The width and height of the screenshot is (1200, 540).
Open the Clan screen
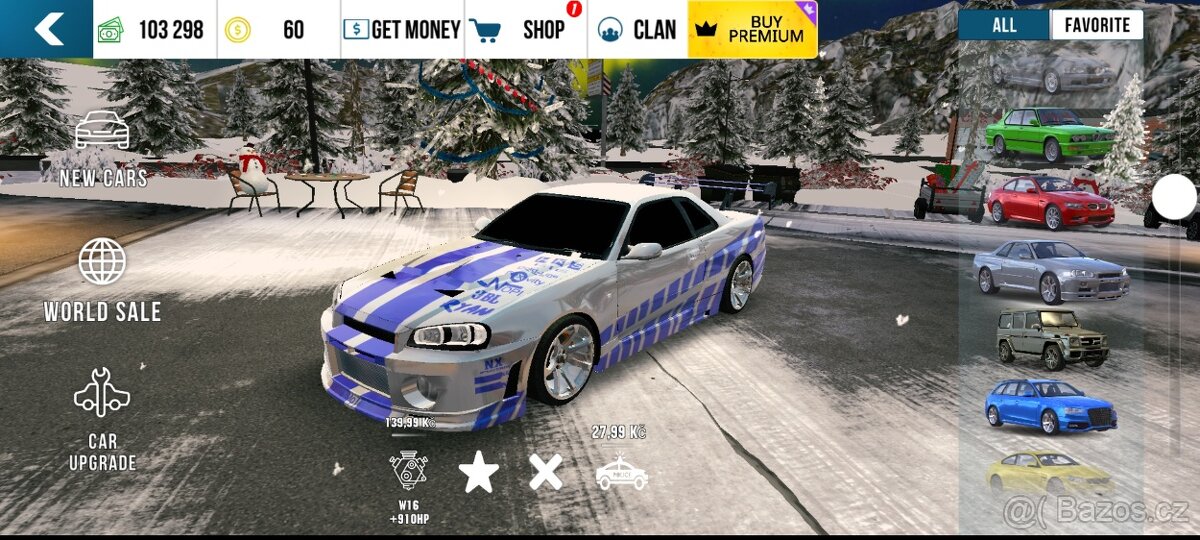coord(637,30)
